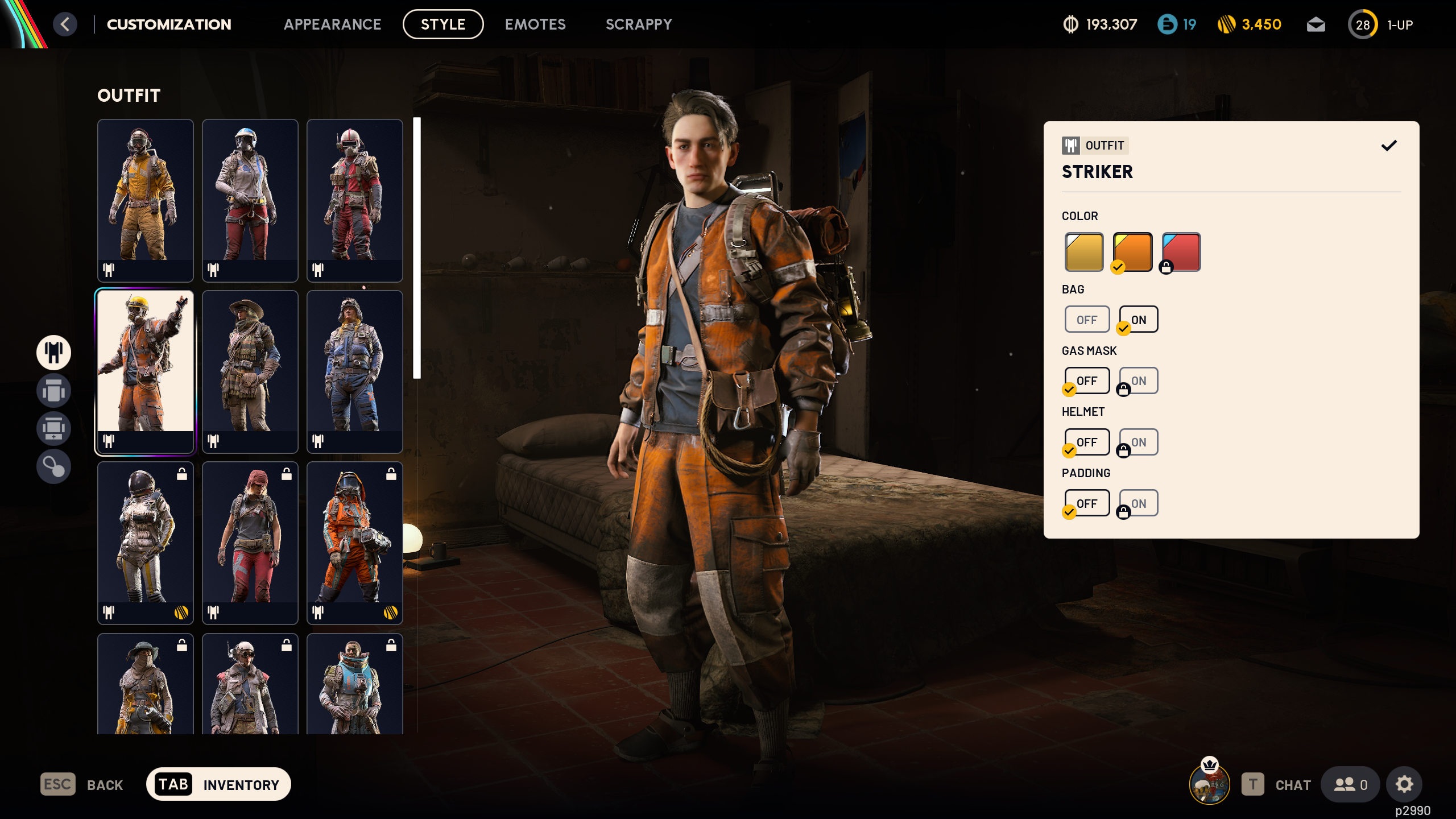Open the settings gear at bottom right
The width and height of the screenshot is (1456, 819).
pyautogui.click(x=1404, y=784)
